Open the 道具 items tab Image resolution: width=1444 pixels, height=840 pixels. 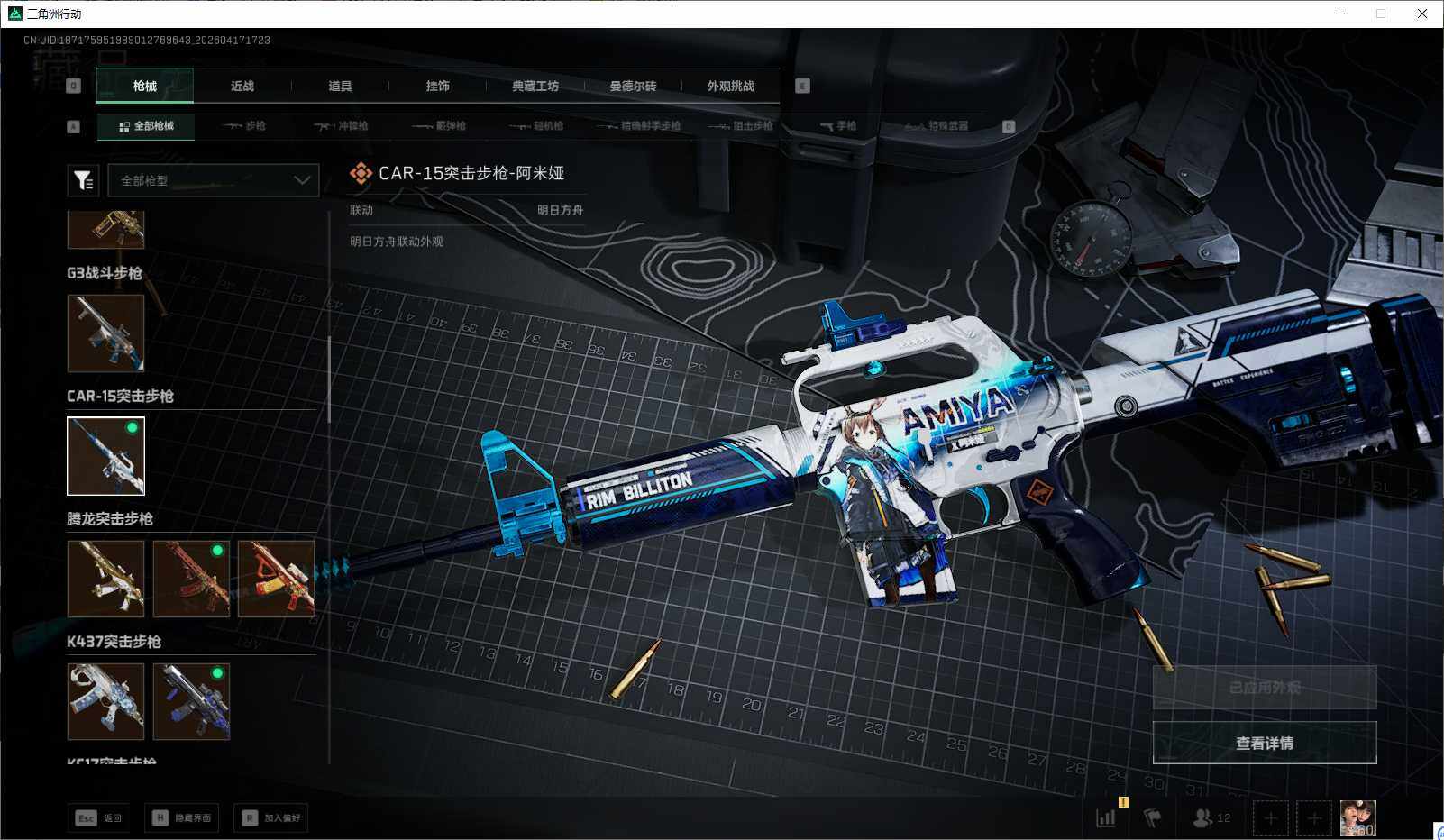[340, 87]
